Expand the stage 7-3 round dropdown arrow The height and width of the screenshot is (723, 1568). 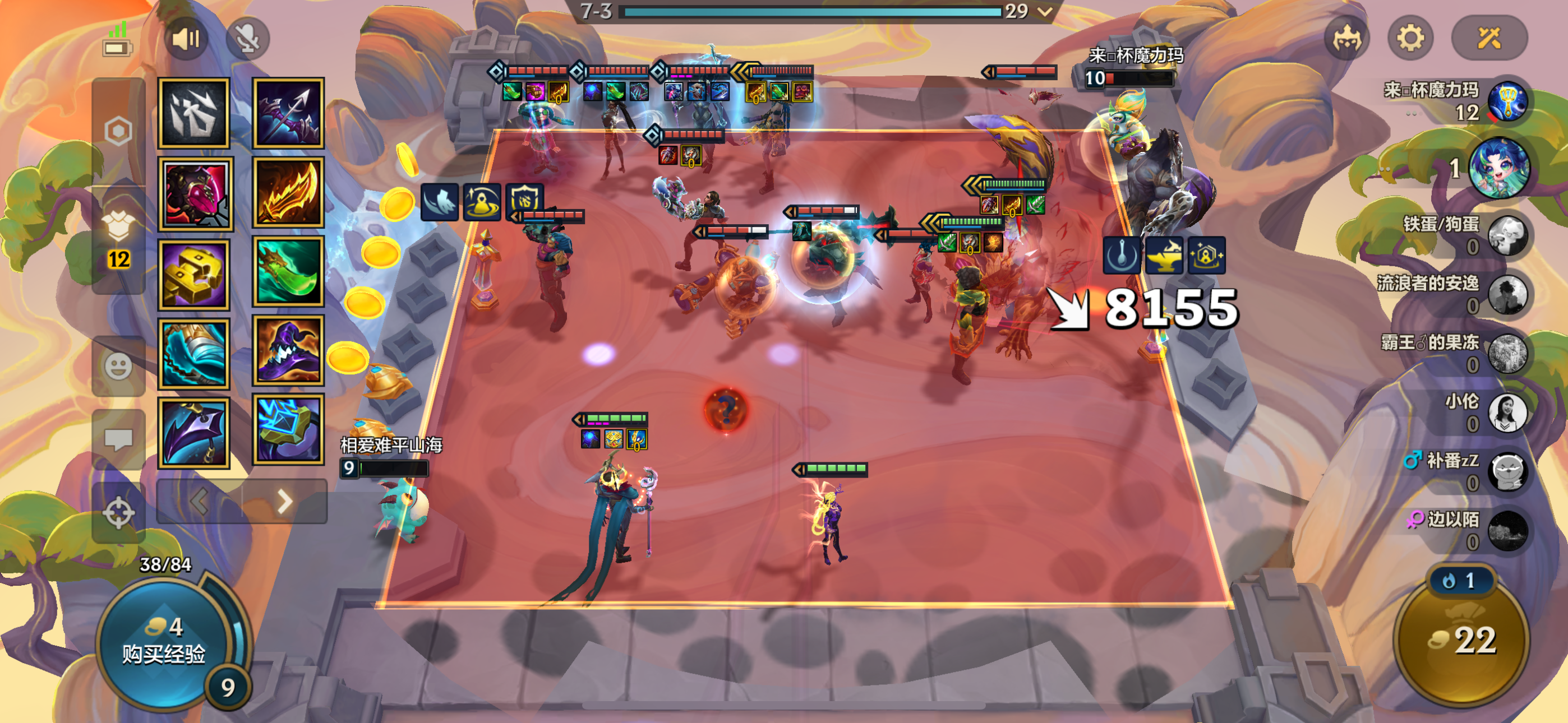click(x=1045, y=12)
